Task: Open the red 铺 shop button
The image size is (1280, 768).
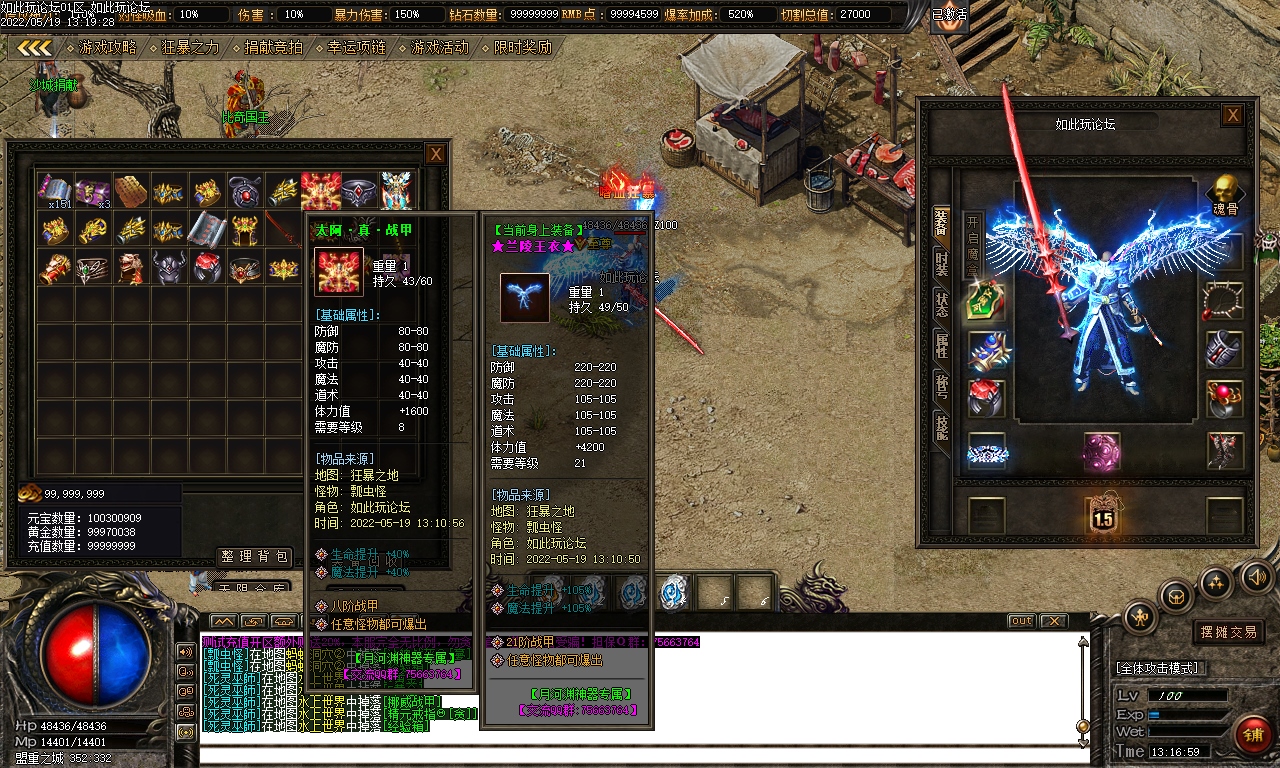Action: [1253, 735]
